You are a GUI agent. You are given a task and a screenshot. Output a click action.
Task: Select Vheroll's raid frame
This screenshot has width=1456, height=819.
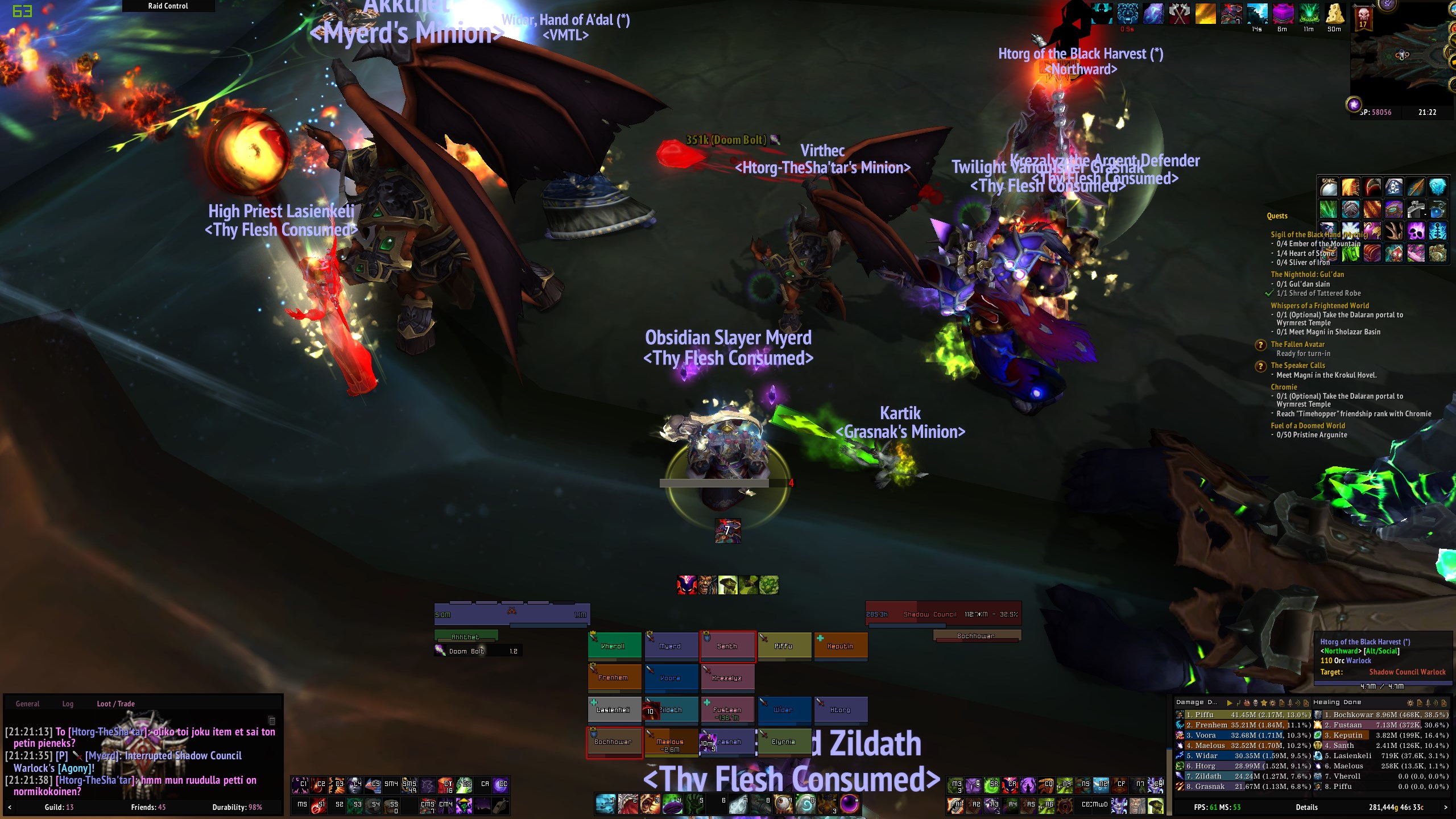pos(614,646)
